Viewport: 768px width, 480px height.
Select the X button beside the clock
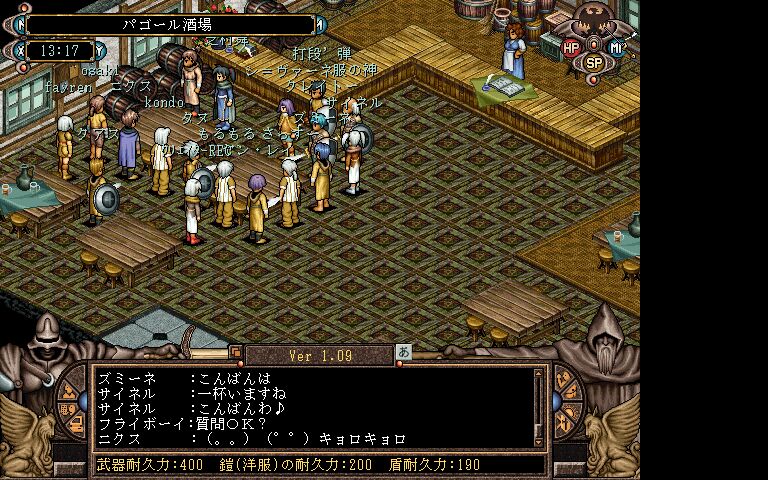[x=21, y=49]
